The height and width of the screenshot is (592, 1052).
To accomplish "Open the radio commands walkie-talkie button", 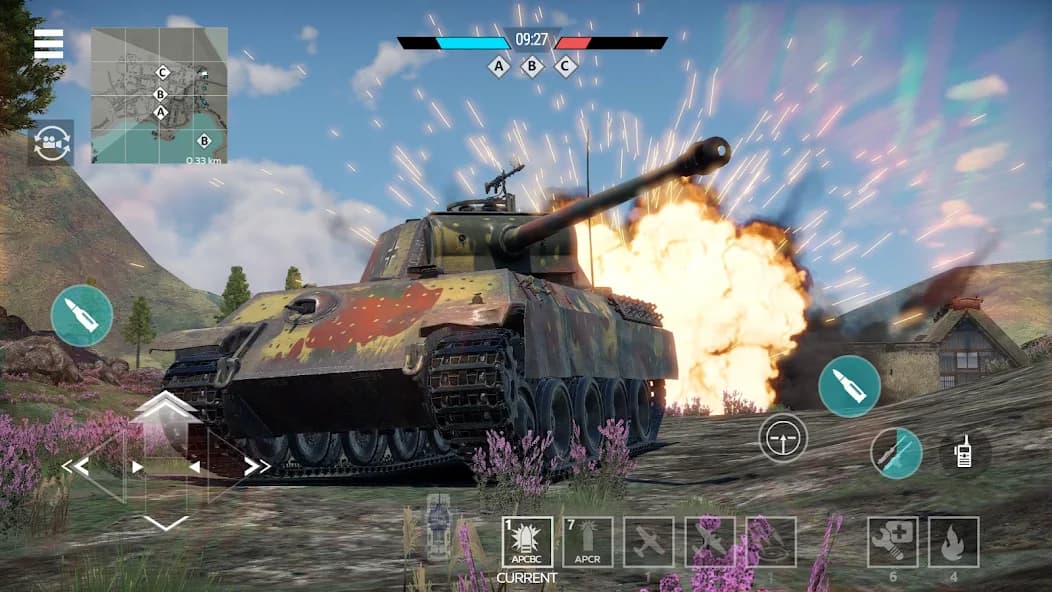I will tap(966, 453).
